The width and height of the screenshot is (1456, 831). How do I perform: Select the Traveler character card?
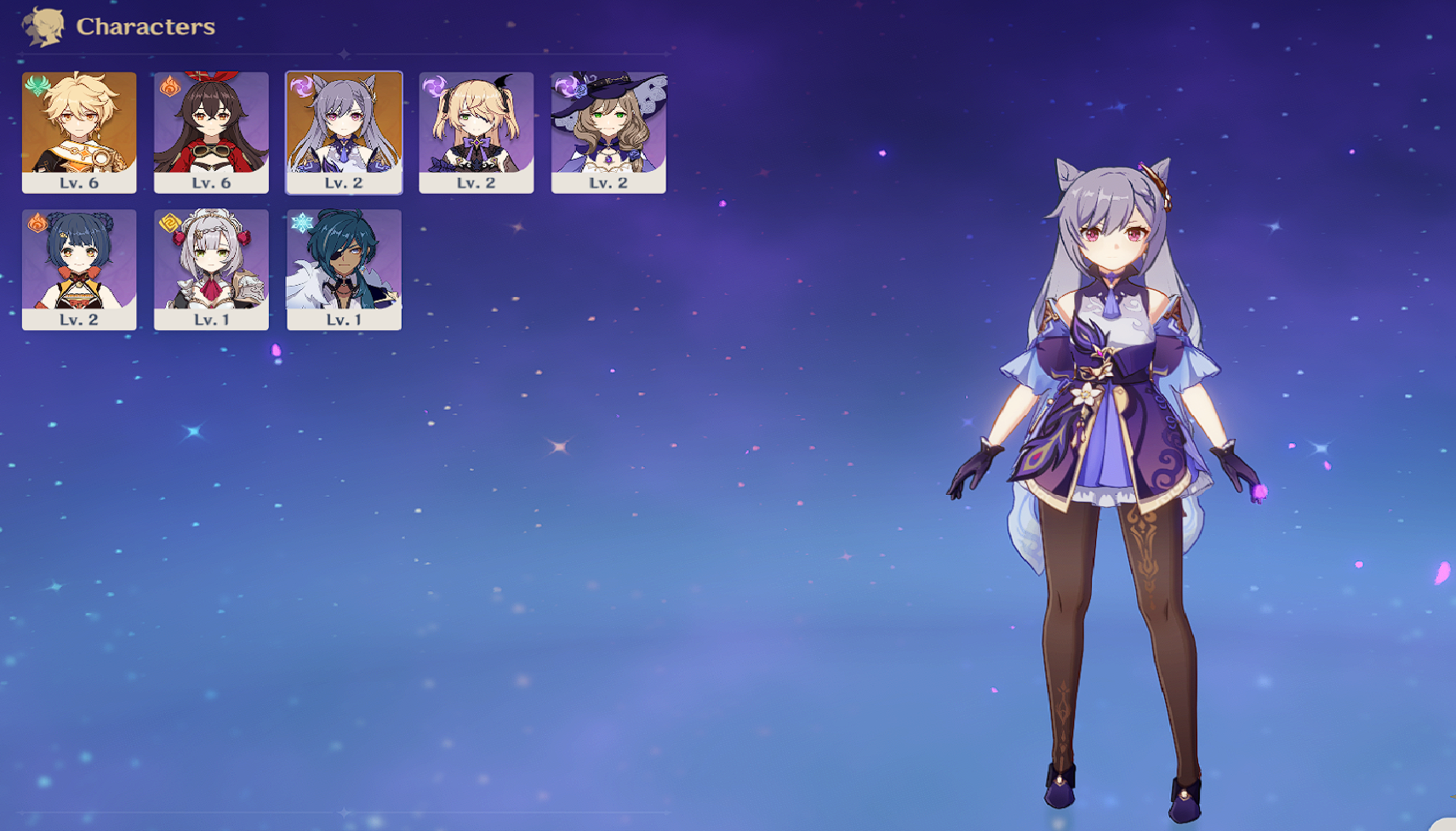pyautogui.click(x=78, y=128)
